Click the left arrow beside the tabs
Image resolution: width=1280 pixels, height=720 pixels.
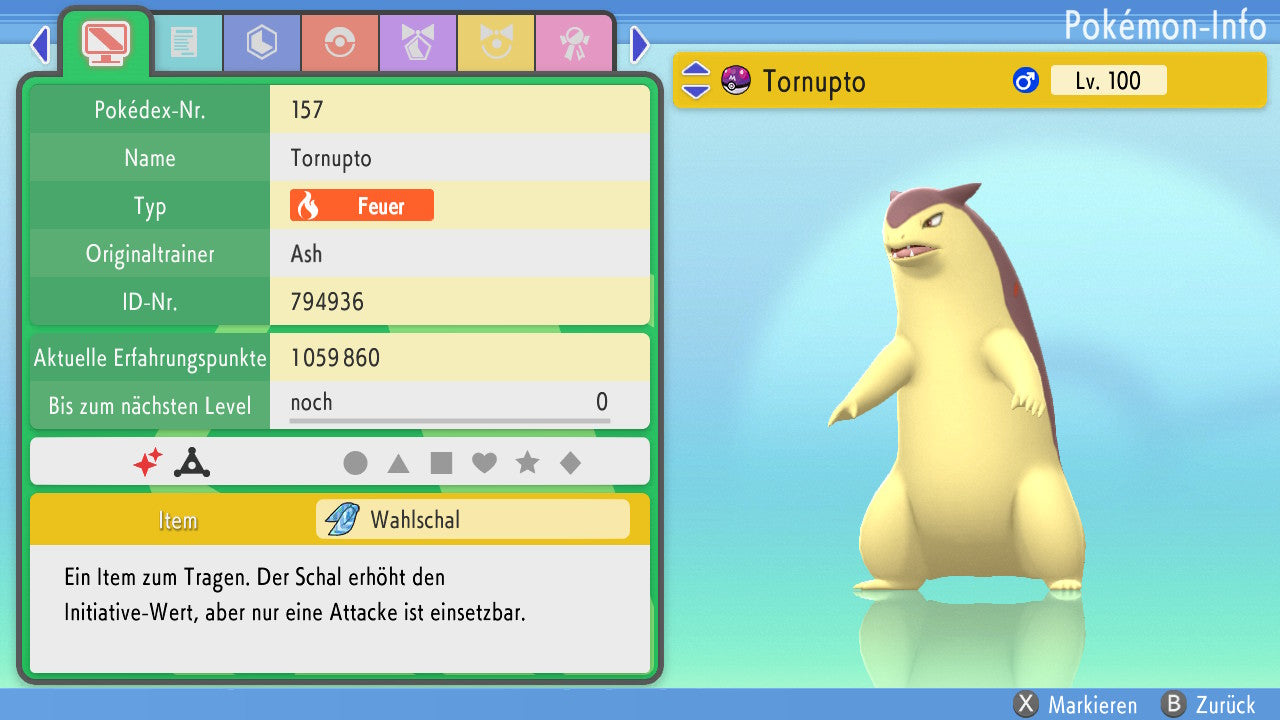coord(40,45)
